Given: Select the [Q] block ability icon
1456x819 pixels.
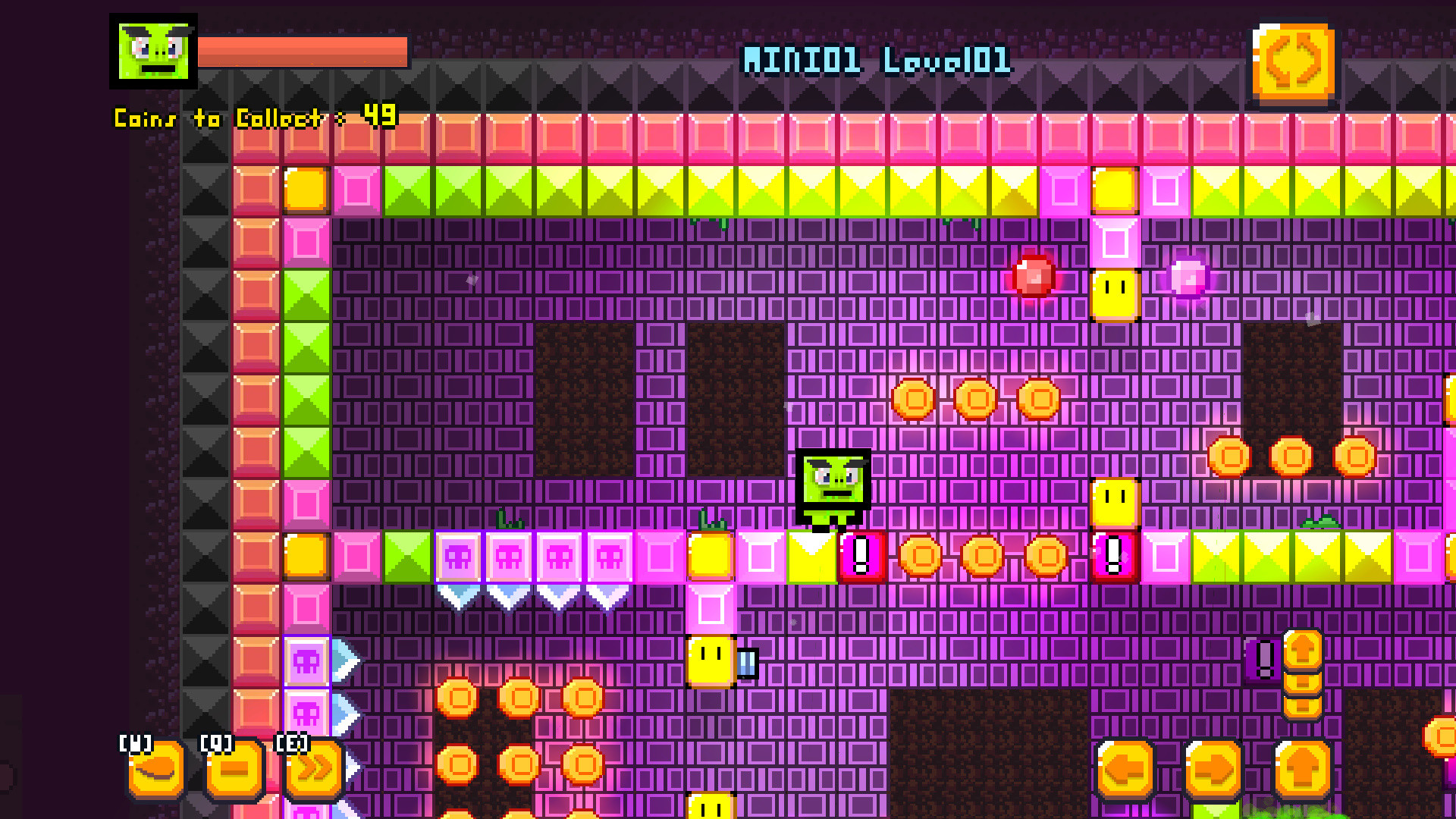Looking at the screenshot, I should (234, 771).
